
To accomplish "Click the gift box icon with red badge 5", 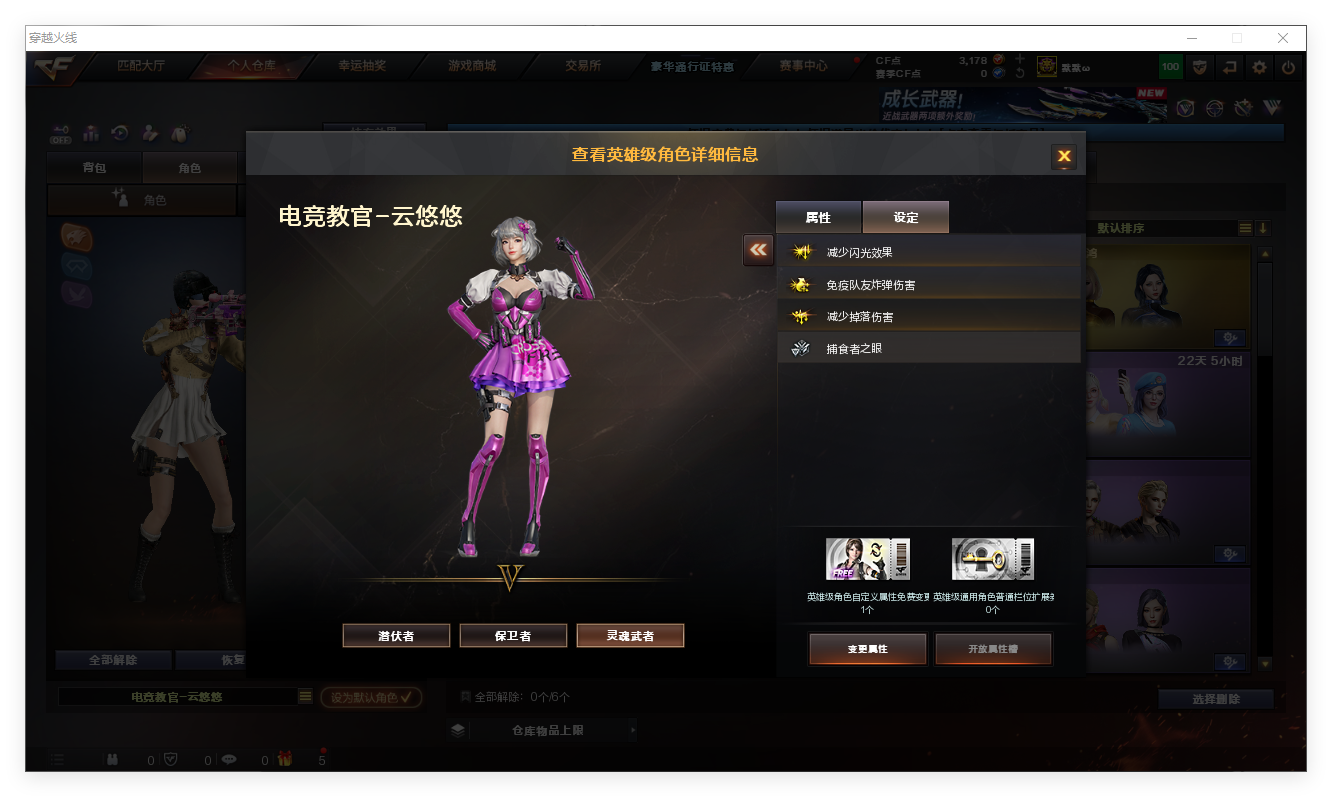I will [x=284, y=758].
